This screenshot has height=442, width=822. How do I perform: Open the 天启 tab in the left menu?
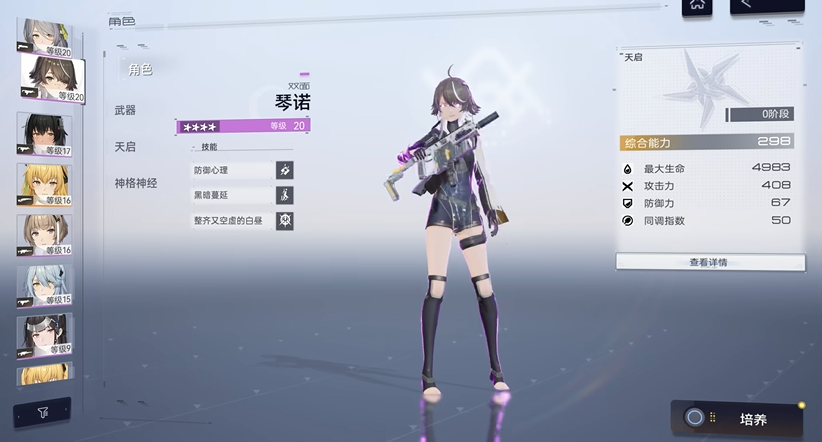click(x=126, y=147)
